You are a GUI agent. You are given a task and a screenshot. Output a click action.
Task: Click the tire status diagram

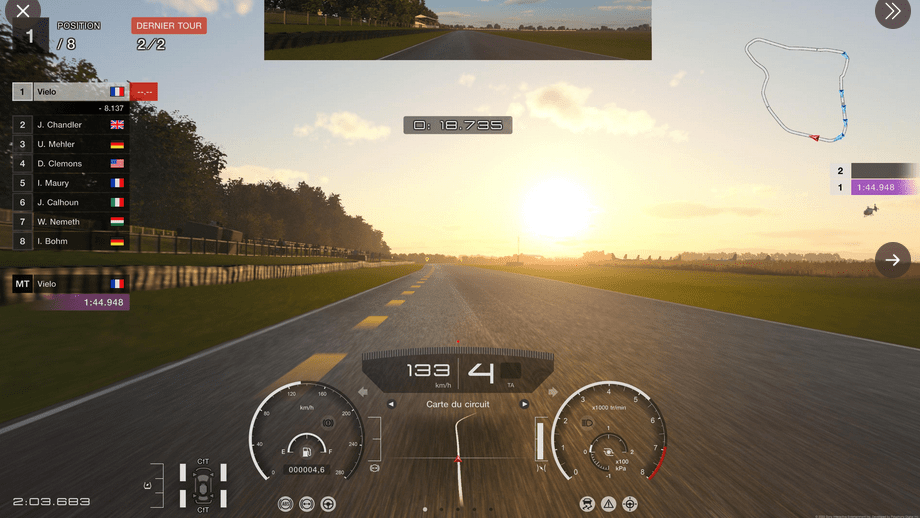click(x=203, y=485)
